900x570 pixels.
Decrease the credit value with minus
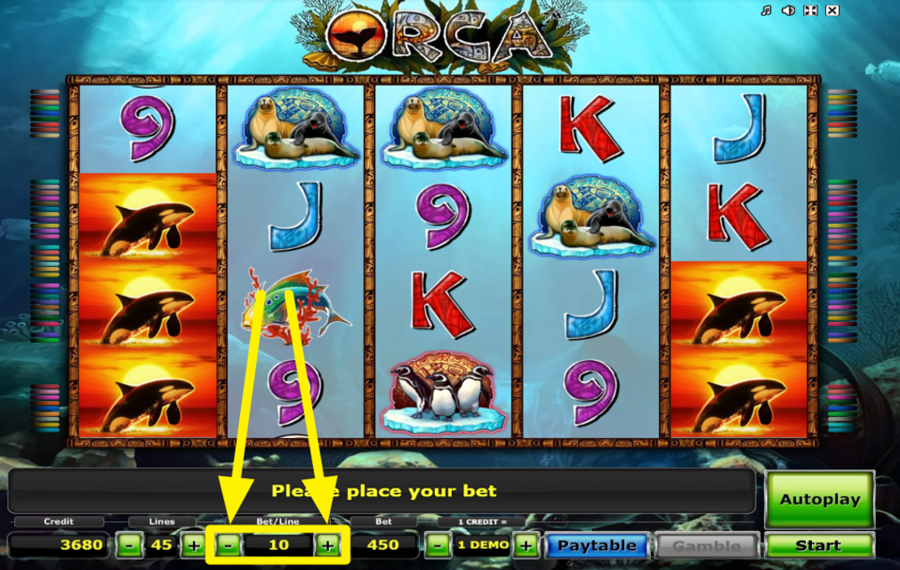[436, 546]
